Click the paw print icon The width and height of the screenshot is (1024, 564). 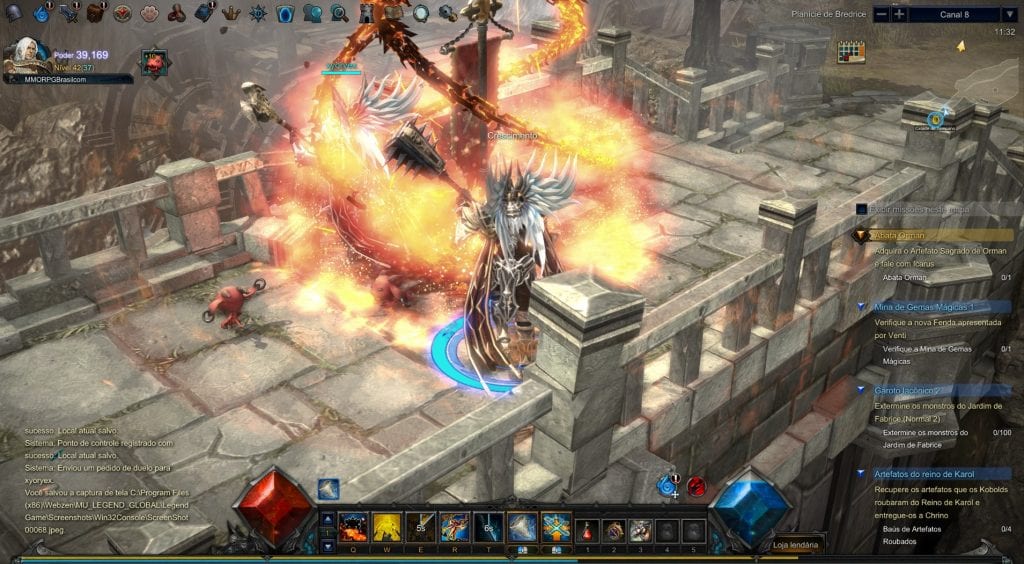point(149,13)
